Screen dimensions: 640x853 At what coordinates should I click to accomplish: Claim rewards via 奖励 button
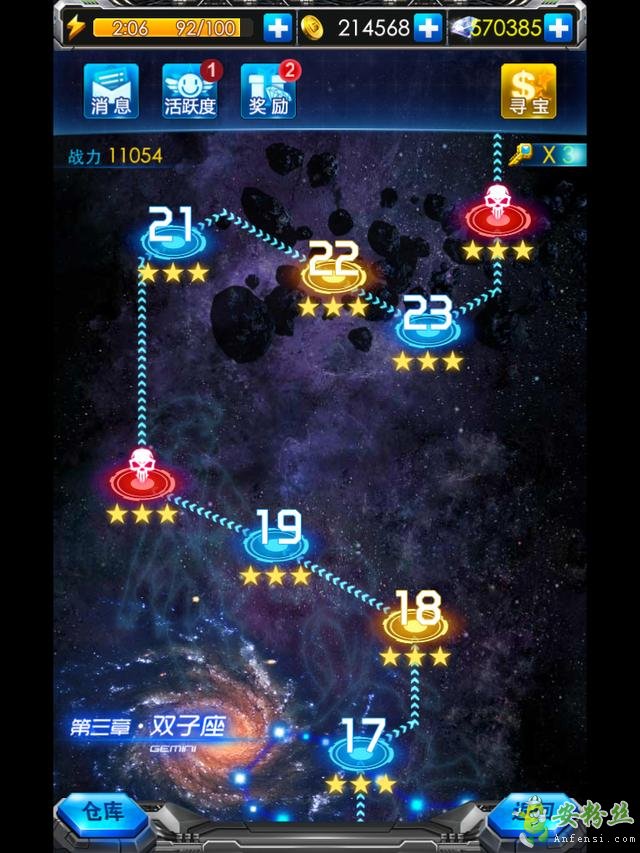point(268,91)
